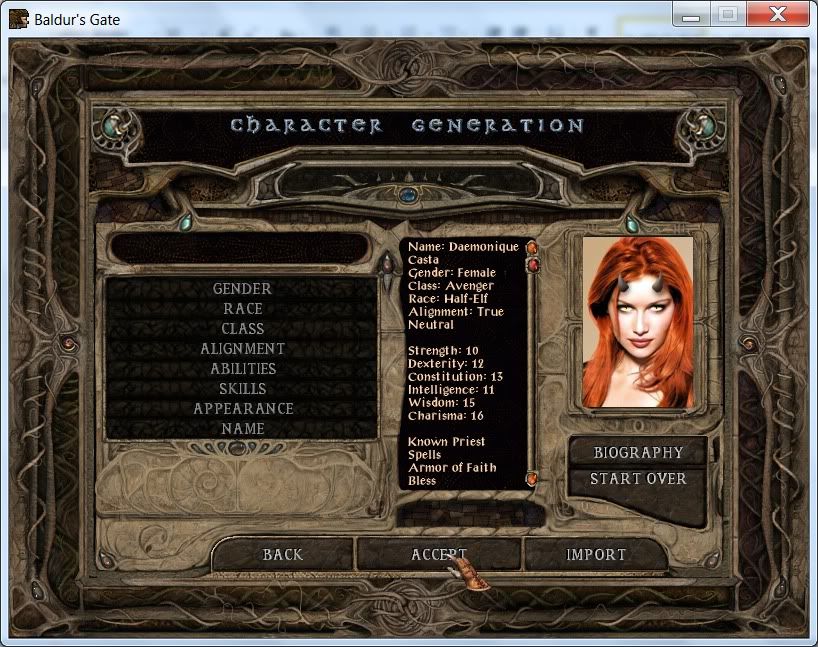Click the Start Over button
Viewport: 818px width, 647px height.
coord(638,479)
